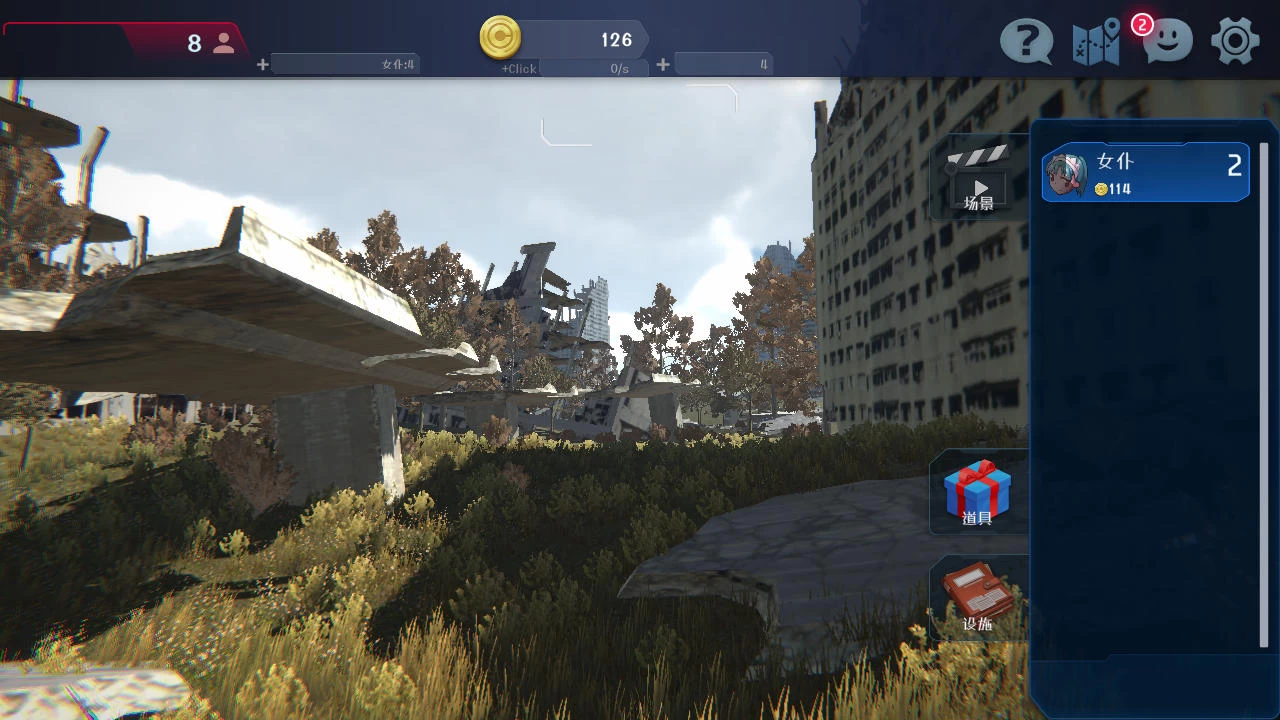This screenshot has height=720, width=1280.
Task: Open the 场景 scene clapperboard button
Action: click(978, 178)
